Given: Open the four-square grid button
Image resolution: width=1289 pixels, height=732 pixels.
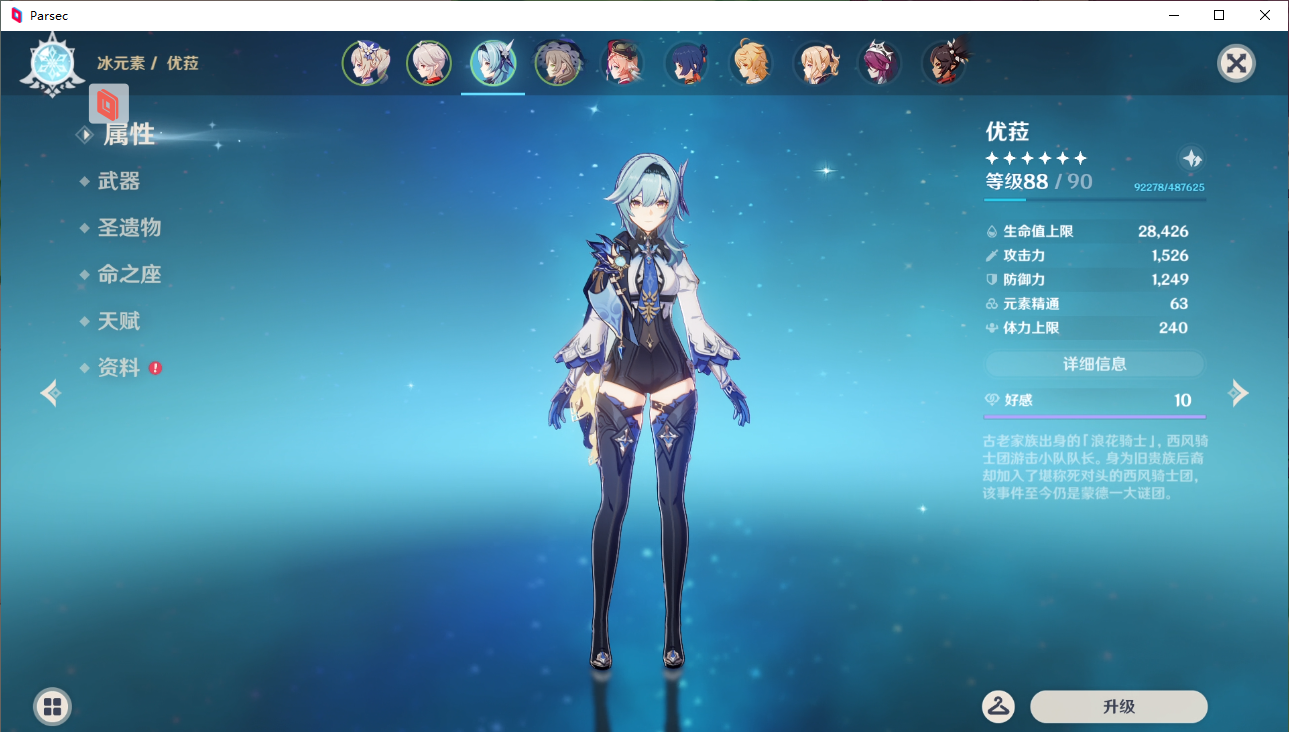Looking at the screenshot, I should pyautogui.click(x=52, y=707).
